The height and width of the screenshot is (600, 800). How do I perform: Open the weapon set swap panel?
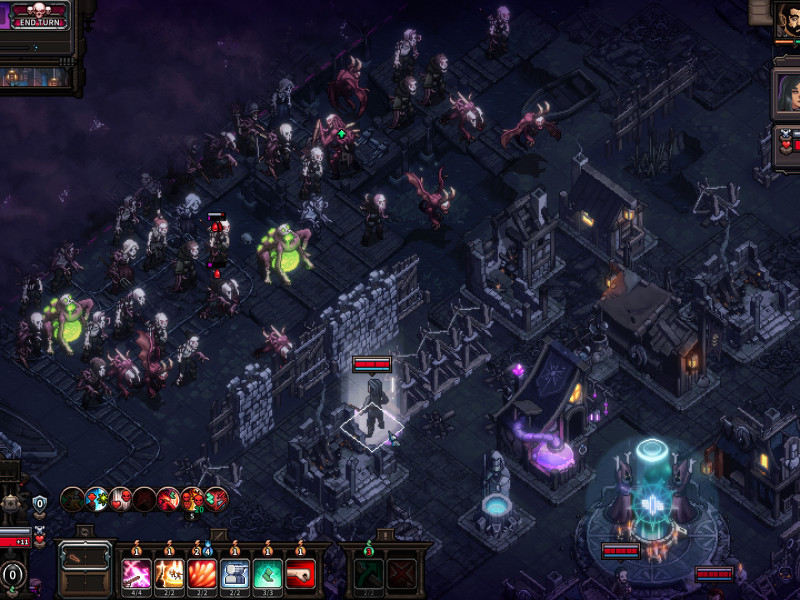point(85,569)
